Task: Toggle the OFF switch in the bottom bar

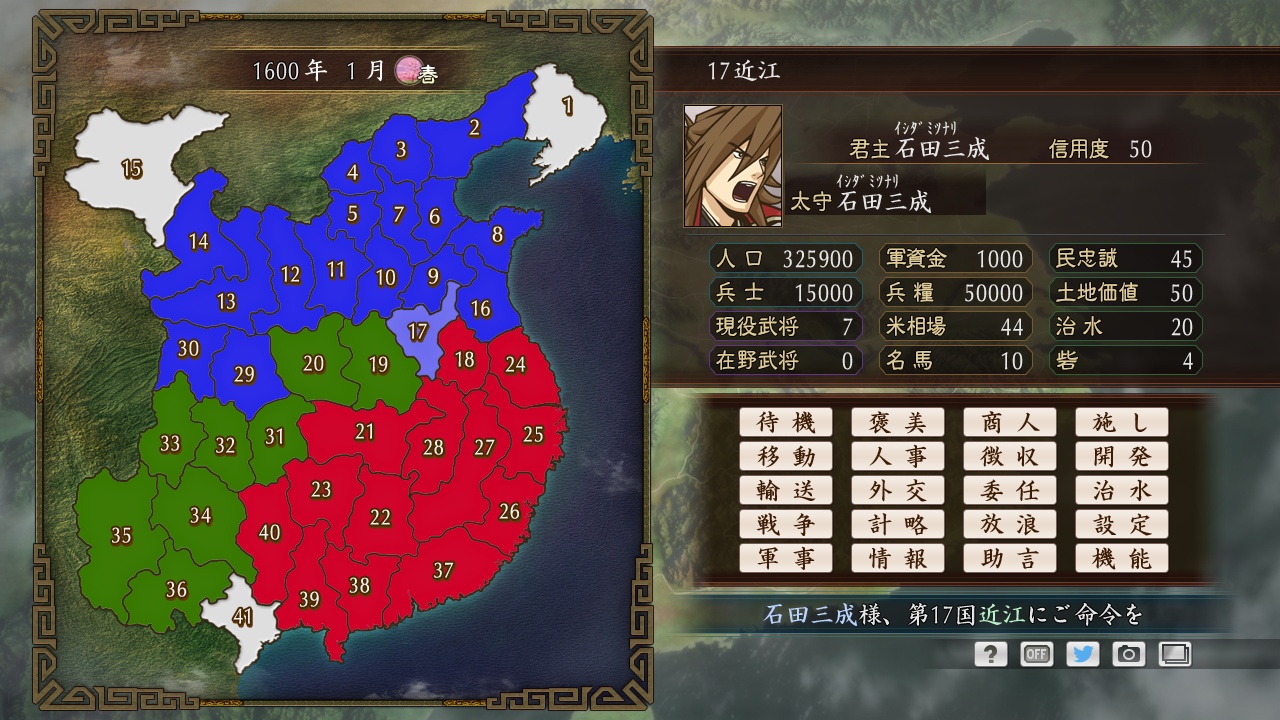Action: click(x=1036, y=654)
